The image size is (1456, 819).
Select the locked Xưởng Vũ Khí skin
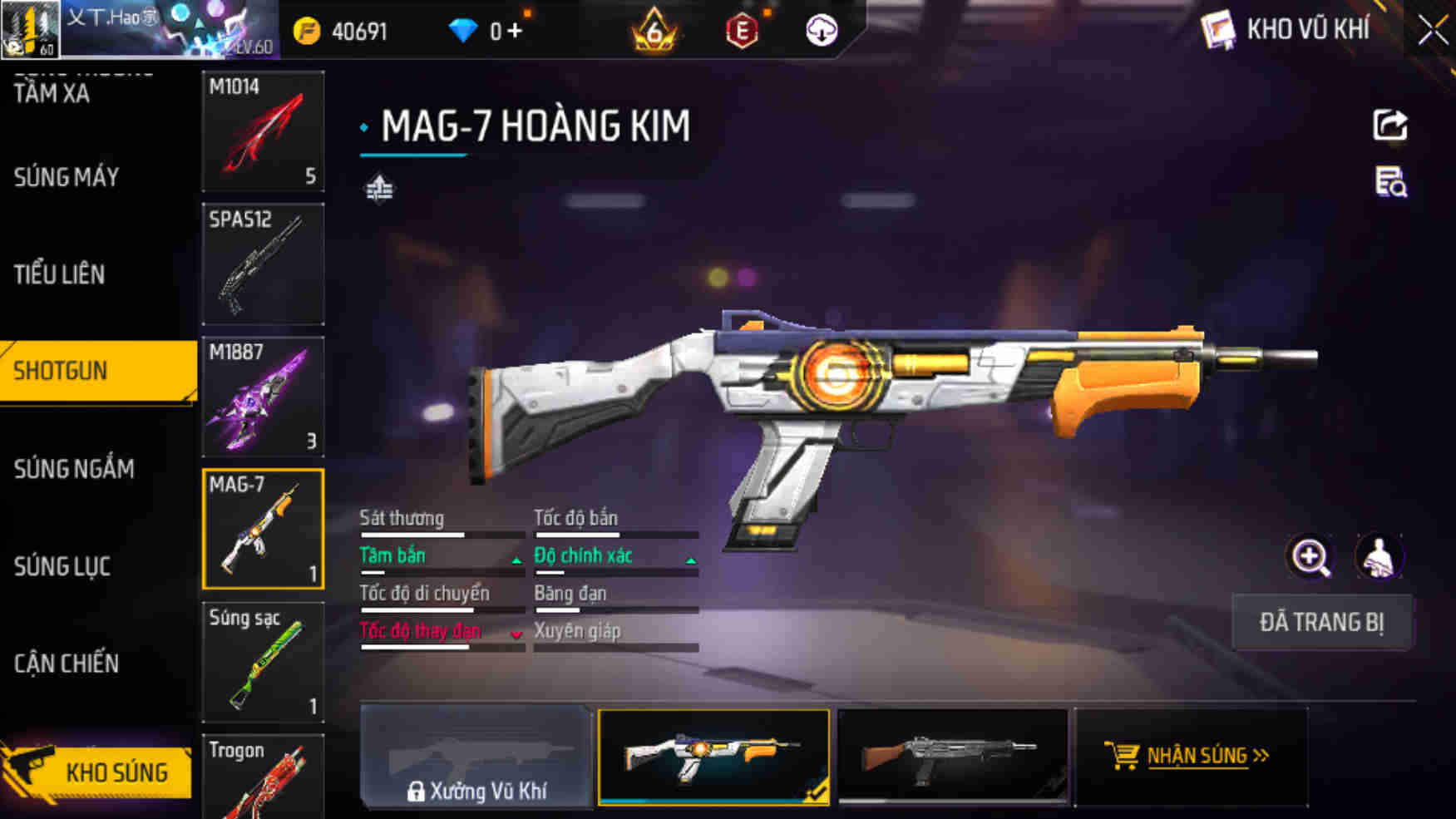click(476, 757)
